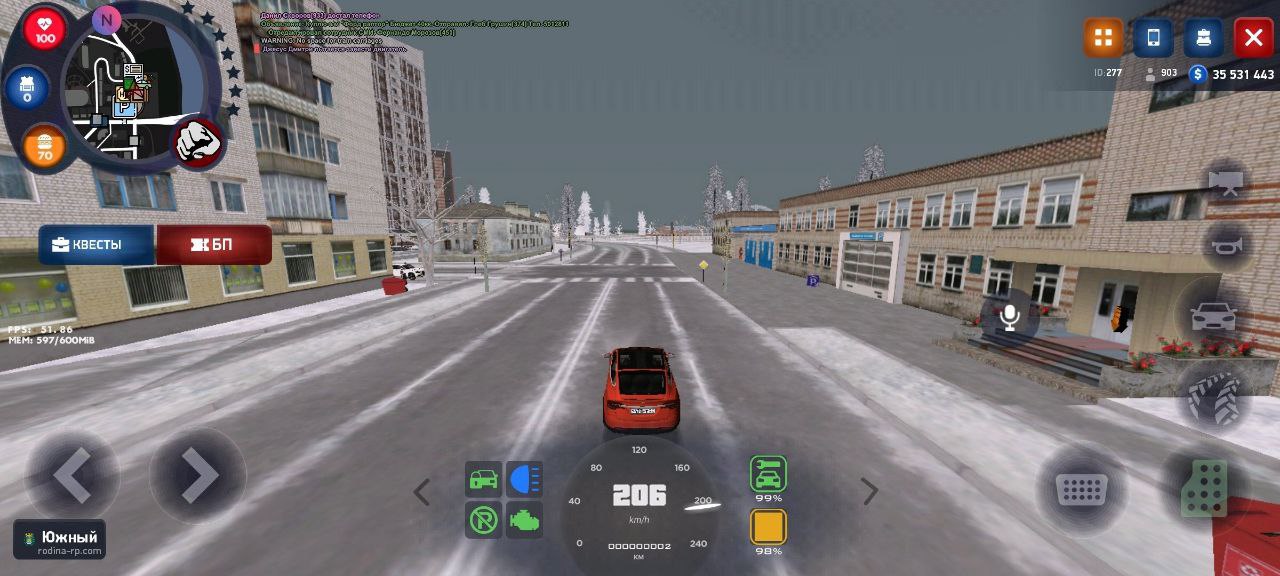Open the Квесты quests menu
The width and height of the screenshot is (1280, 576).
click(96, 245)
